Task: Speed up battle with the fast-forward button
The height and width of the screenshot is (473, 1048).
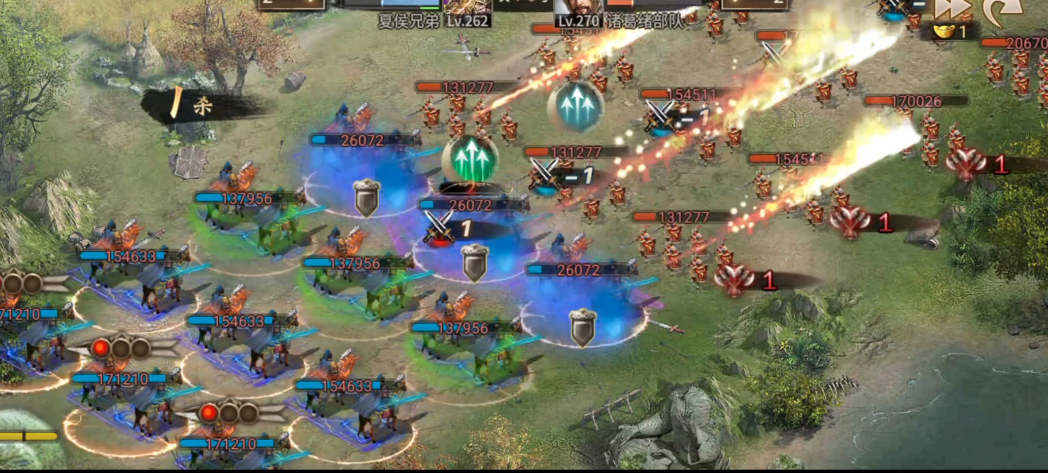Action: [956, 8]
